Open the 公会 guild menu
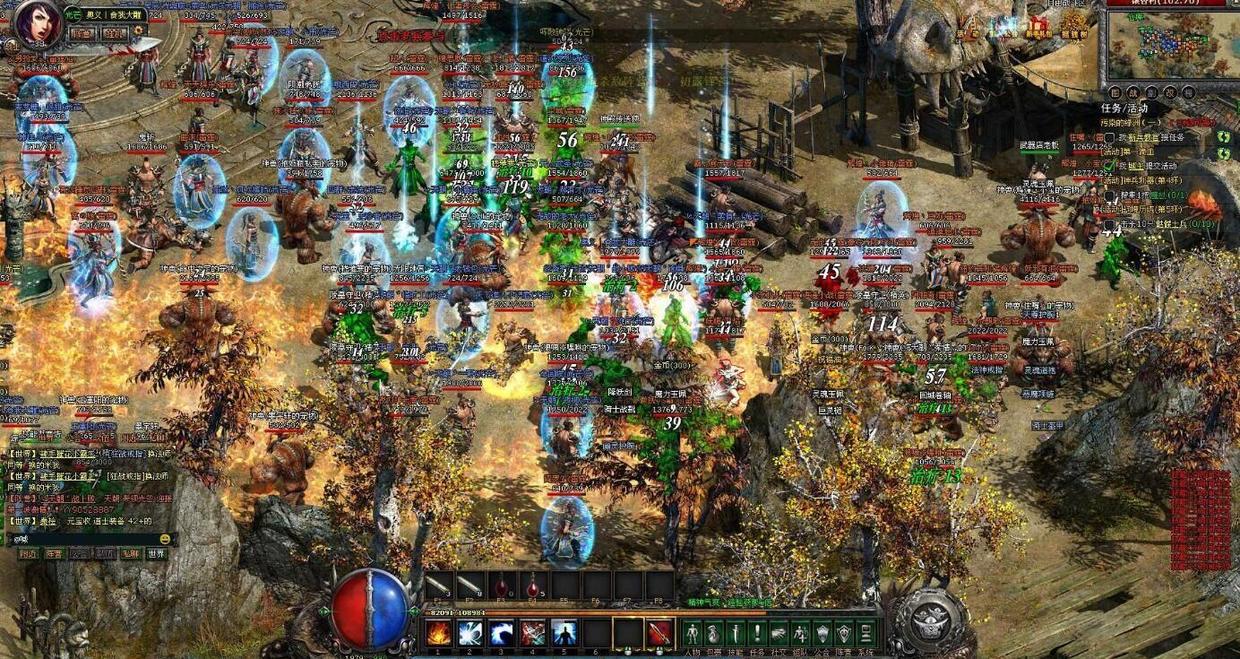The width and height of the screenshot is (1240, 659). (823, 633)
